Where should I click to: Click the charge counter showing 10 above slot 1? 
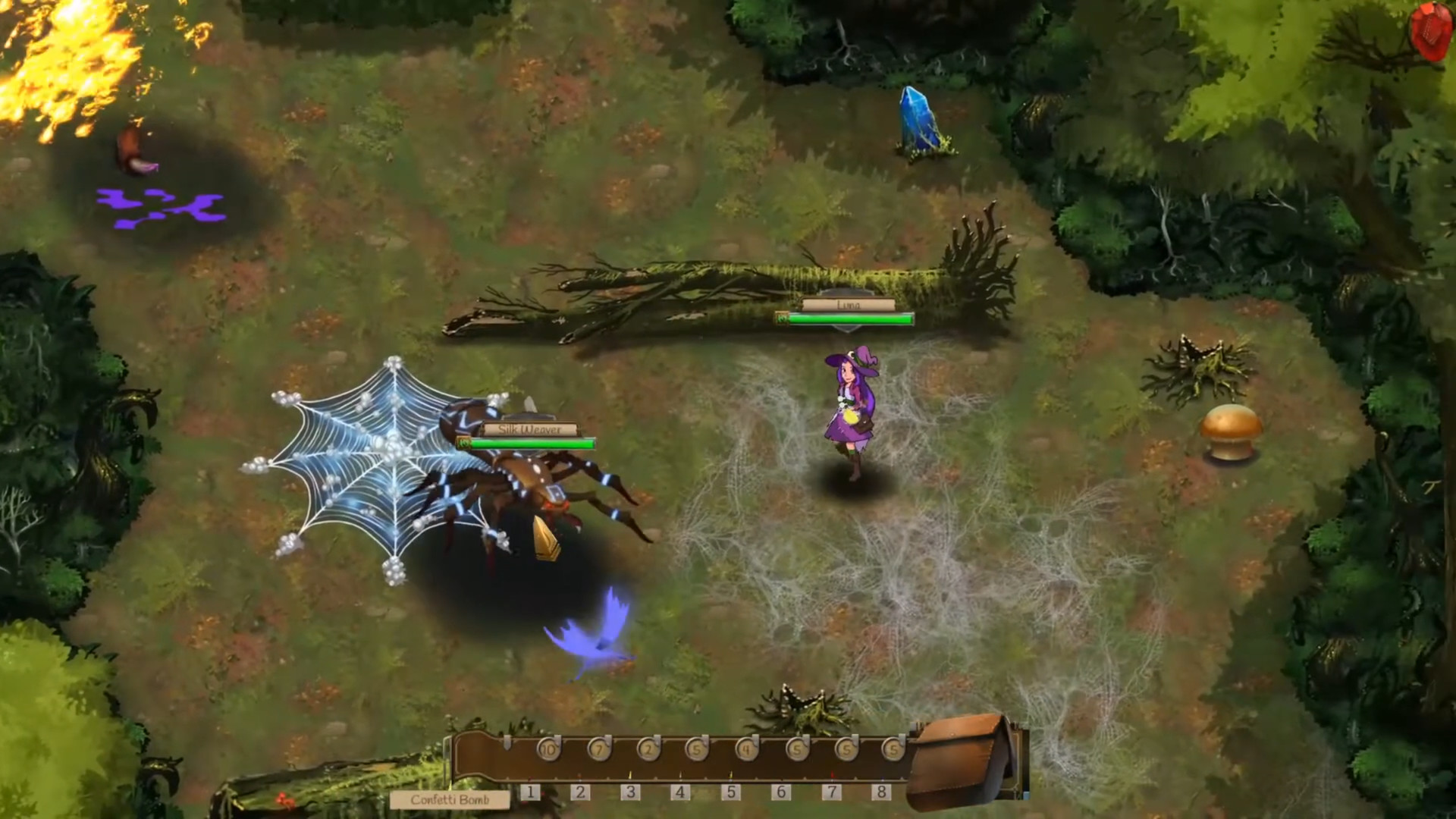548,749
